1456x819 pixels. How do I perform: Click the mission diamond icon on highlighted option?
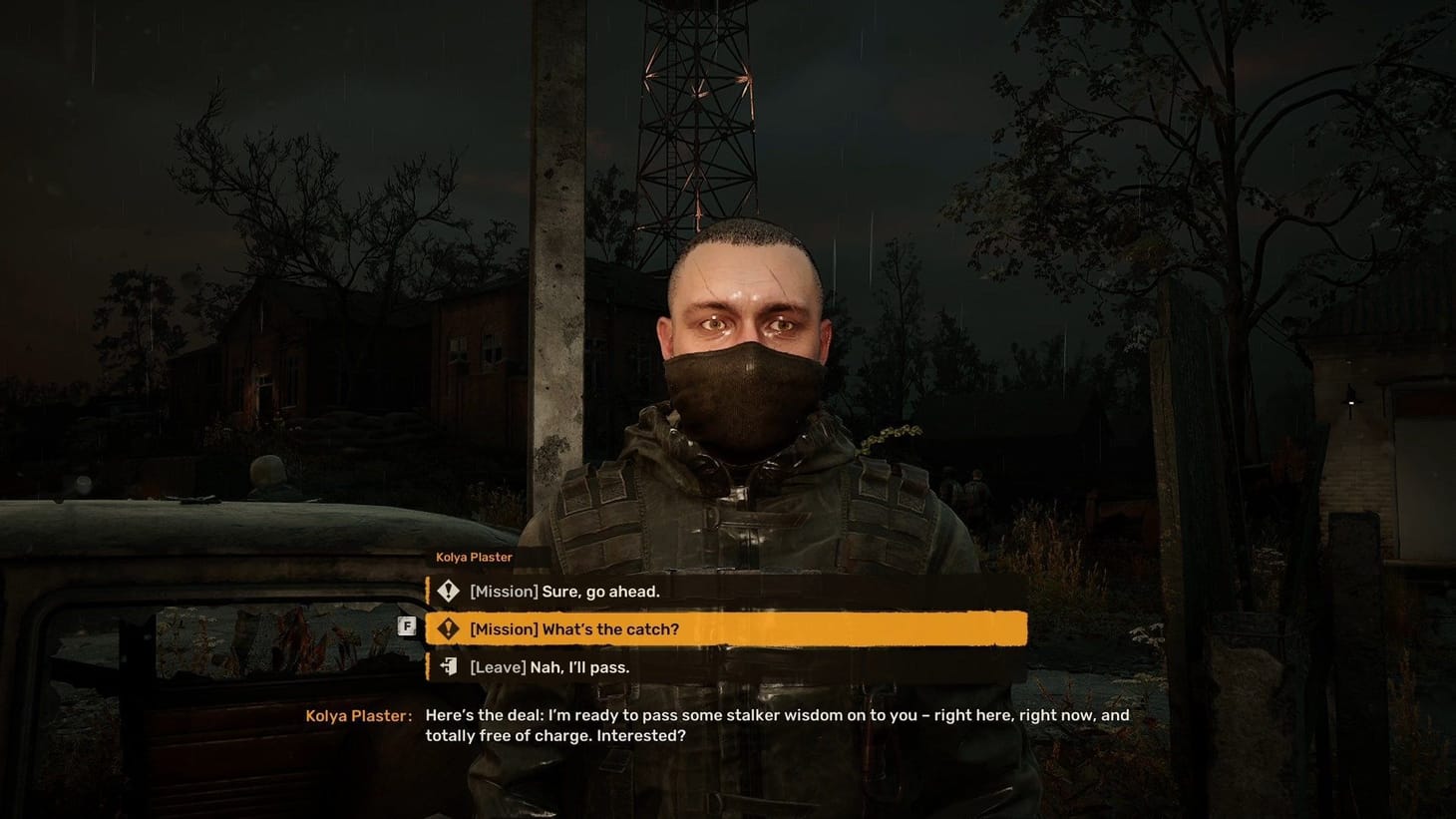click(448, 628)
